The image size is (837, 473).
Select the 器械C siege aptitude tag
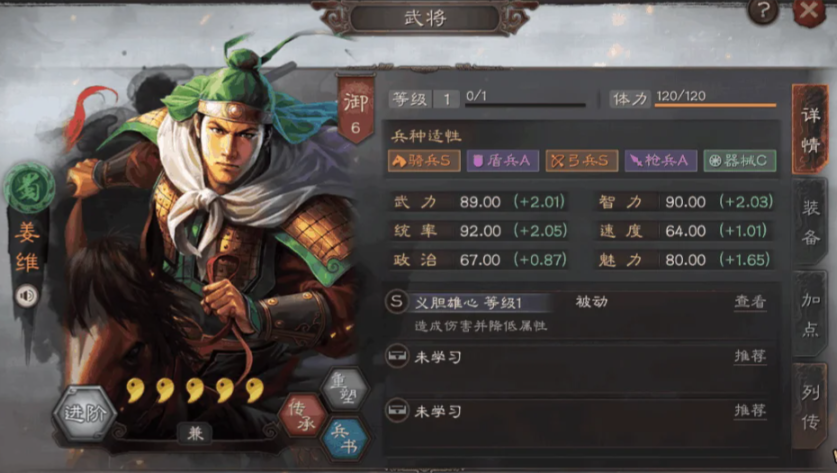[740, 160]
